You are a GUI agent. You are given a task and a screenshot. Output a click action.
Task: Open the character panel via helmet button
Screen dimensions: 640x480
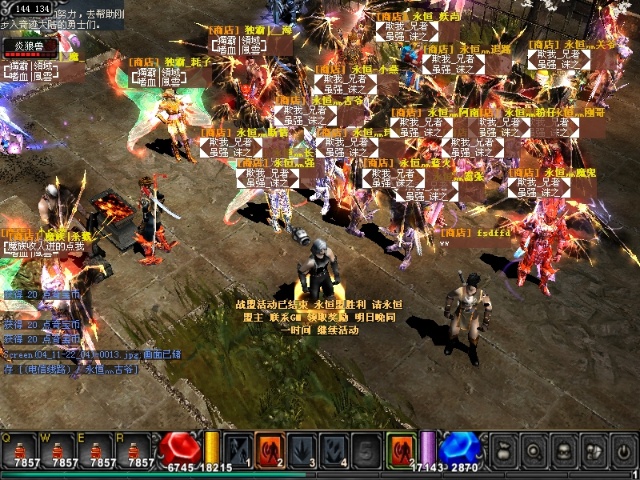565,450
